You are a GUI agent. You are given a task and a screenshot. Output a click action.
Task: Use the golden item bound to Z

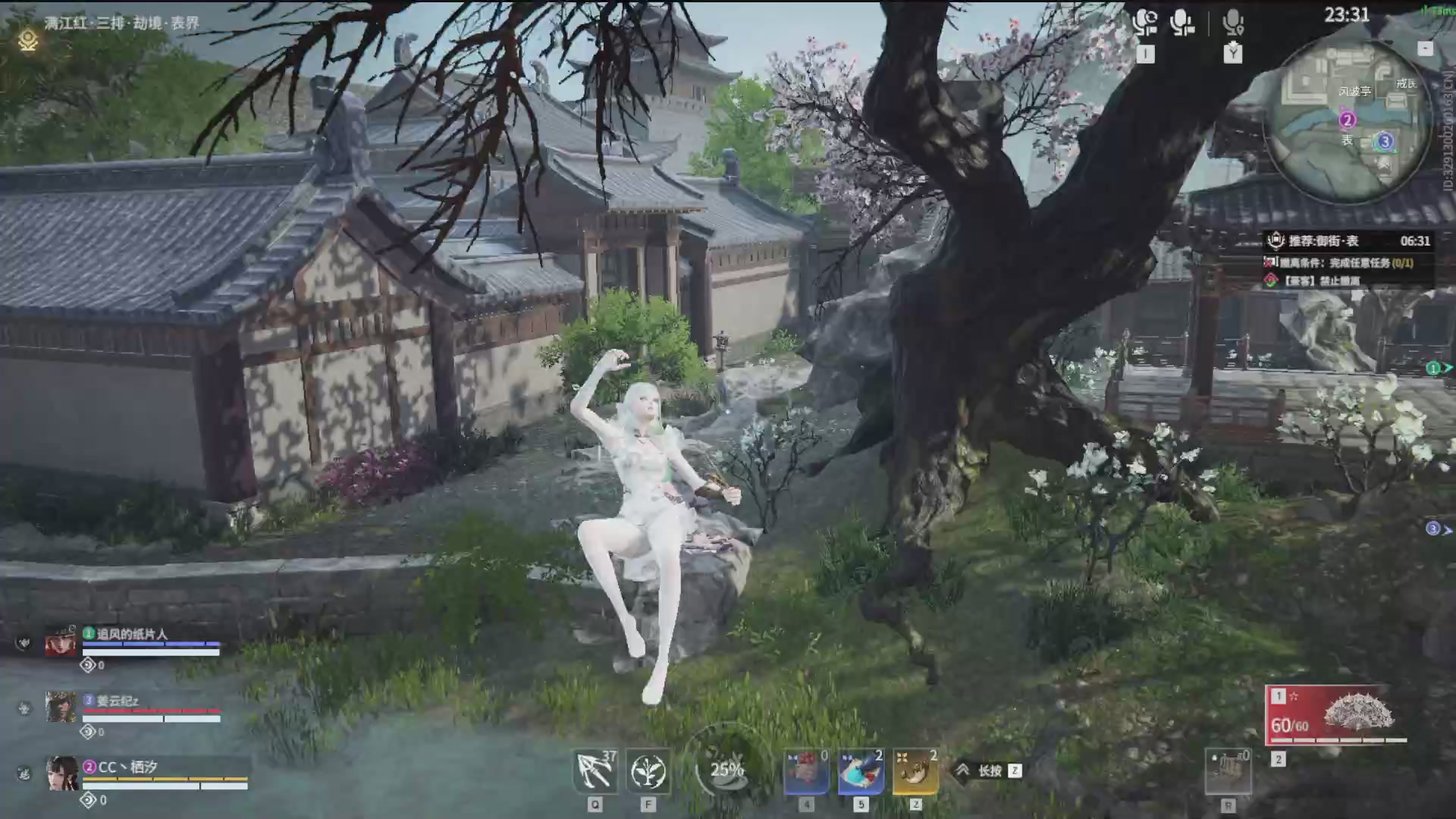pos(914,768)
